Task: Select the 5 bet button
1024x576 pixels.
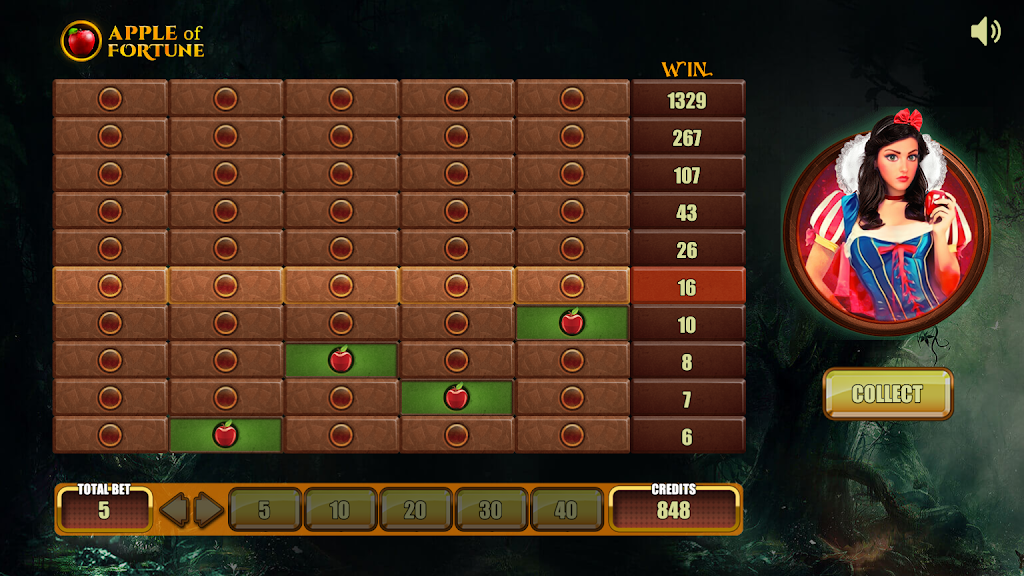Action: click(264, 510)
